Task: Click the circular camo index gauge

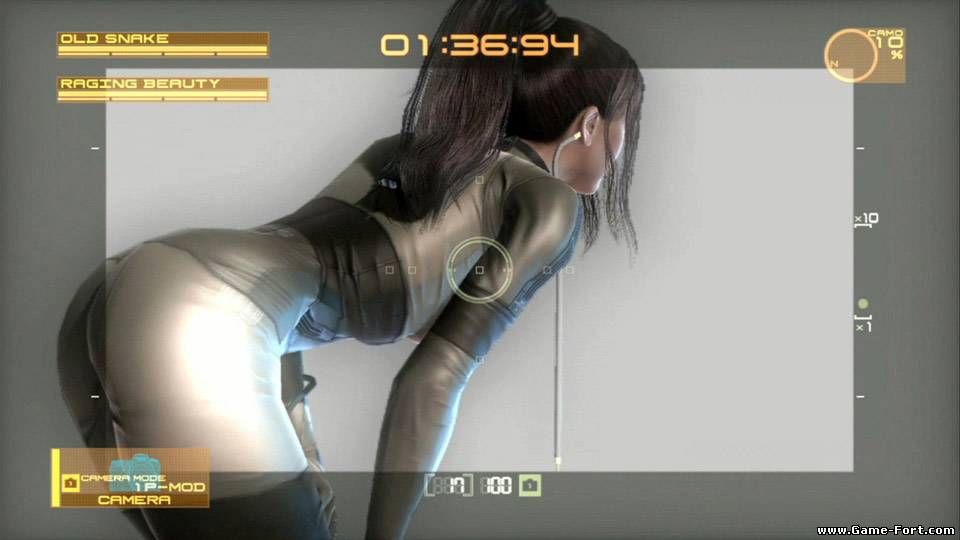Action: coord(851,56)
